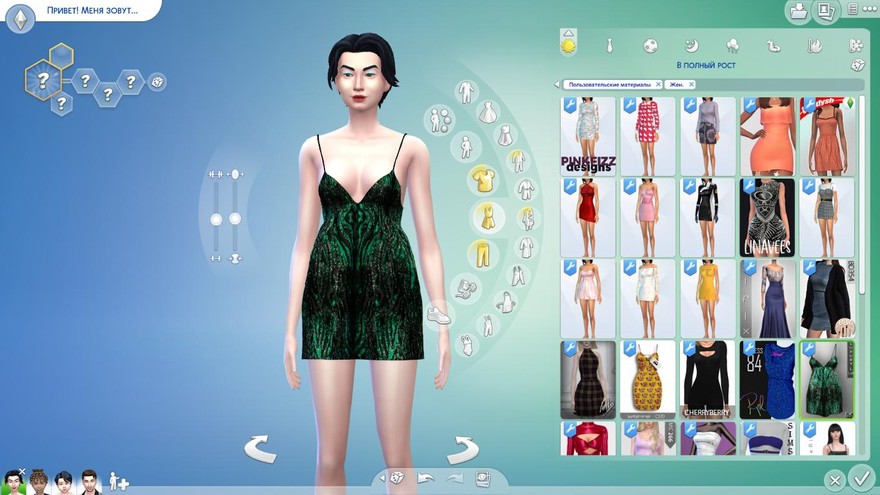
Task: Cancel with the X button beside the checkmark
Action: click(x=835, y=480)
